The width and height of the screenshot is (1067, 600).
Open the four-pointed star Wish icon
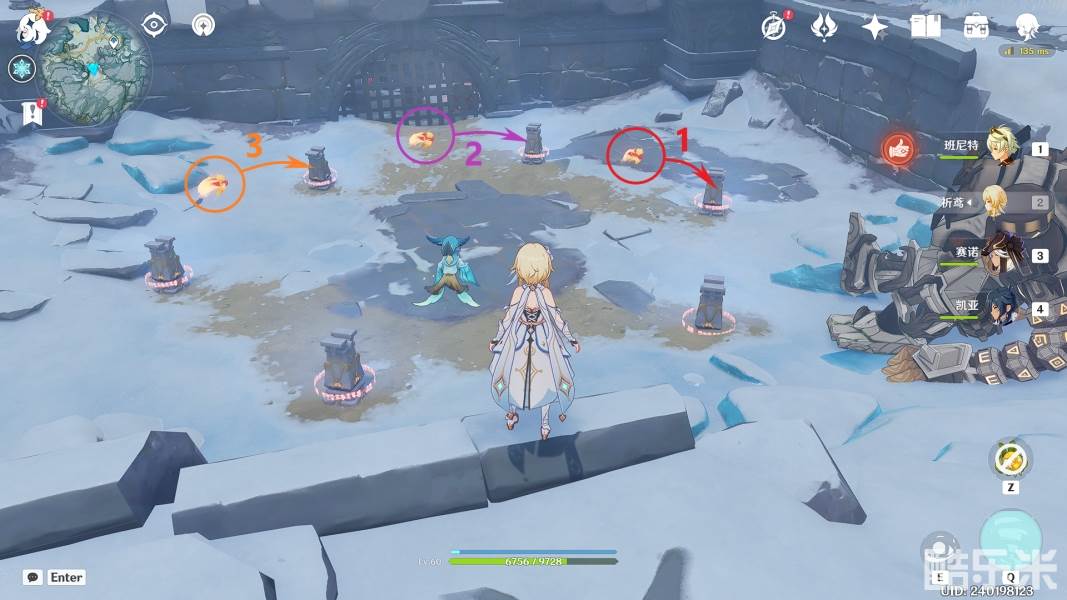[875, 27]
